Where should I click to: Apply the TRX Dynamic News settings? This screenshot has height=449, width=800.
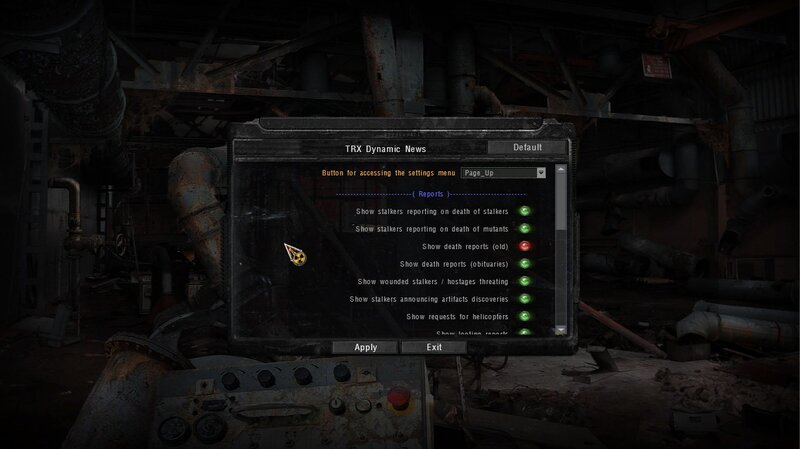point(365,347)
